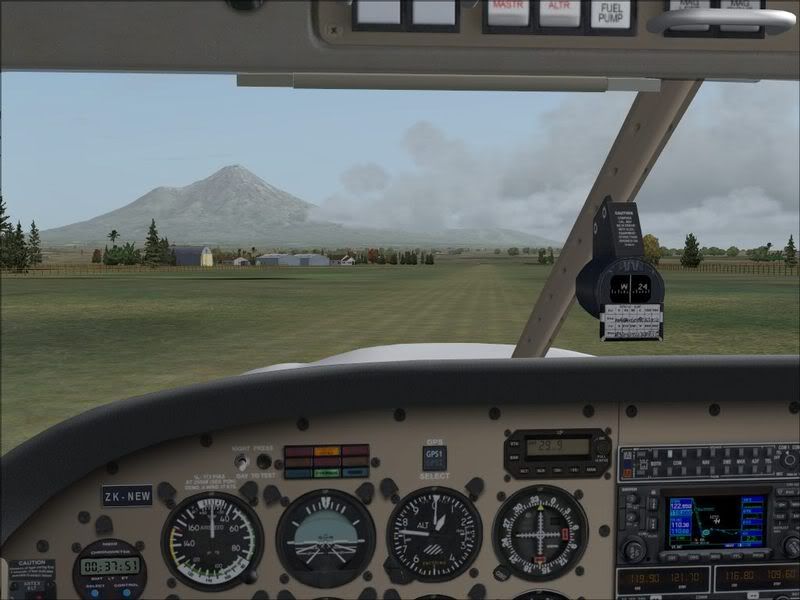Toggle the ALTR alternator switch
This screenshot has width=800, height=600.
tap(560, 12)
